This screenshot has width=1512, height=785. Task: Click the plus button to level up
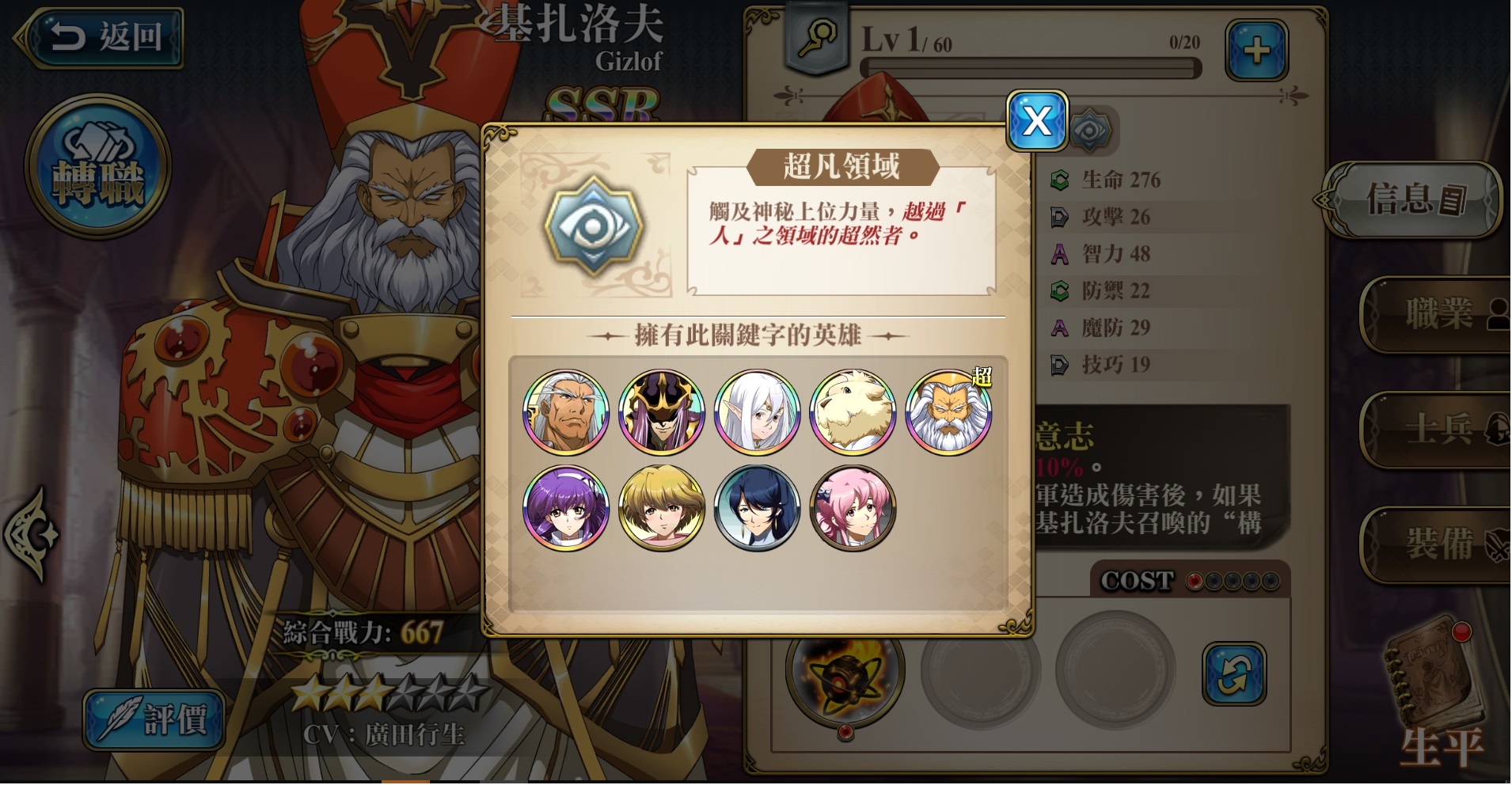click(1257, 49)
